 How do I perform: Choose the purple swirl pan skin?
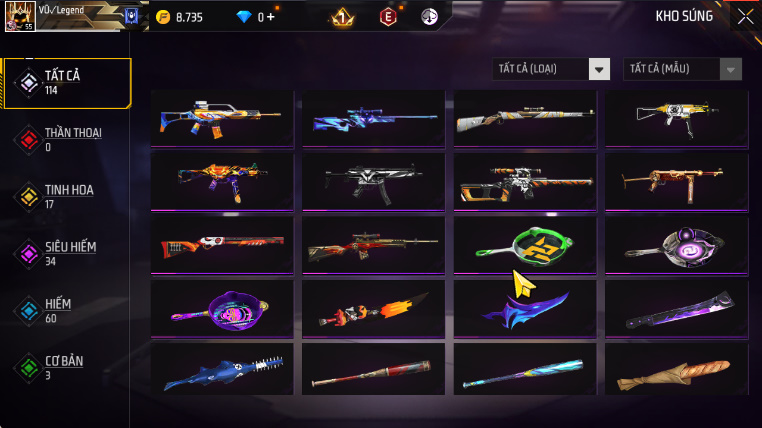point(676,246)
